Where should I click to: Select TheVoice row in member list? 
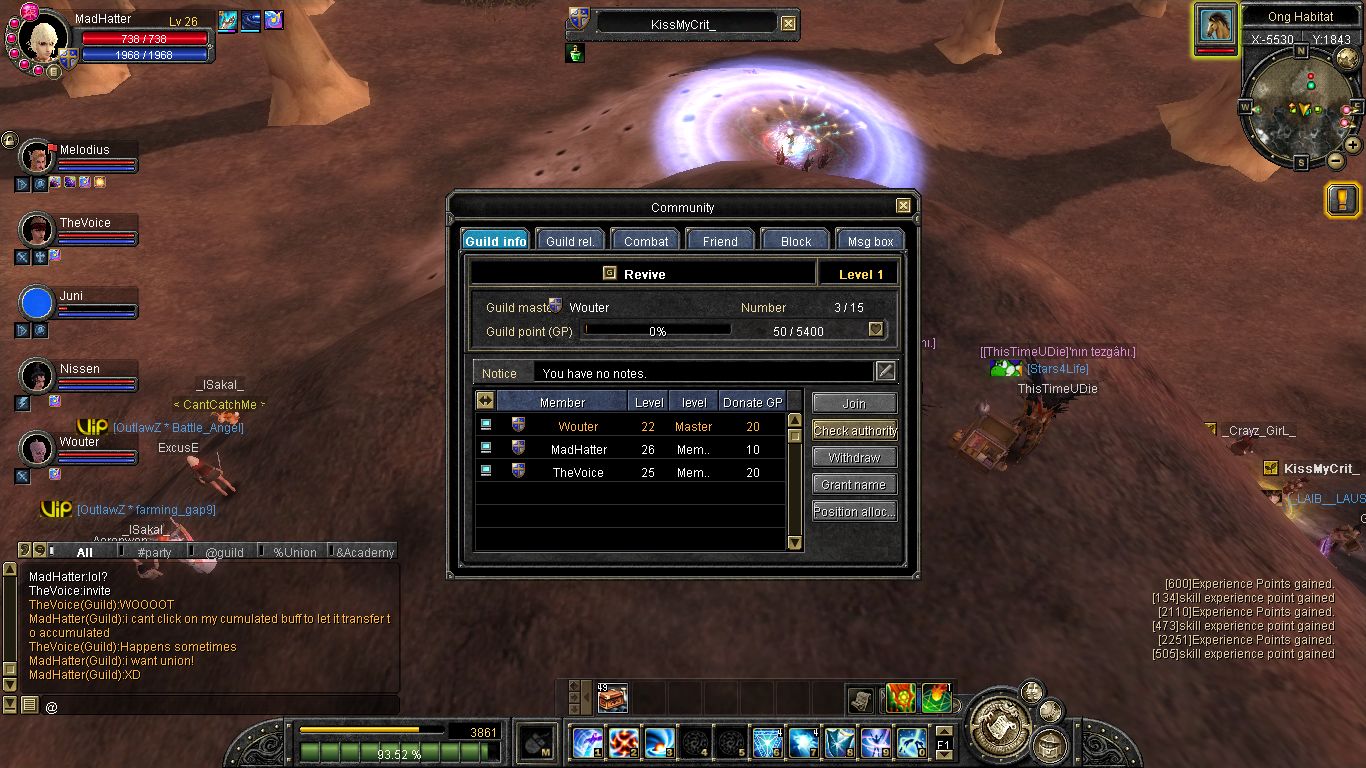click(578, 472)
